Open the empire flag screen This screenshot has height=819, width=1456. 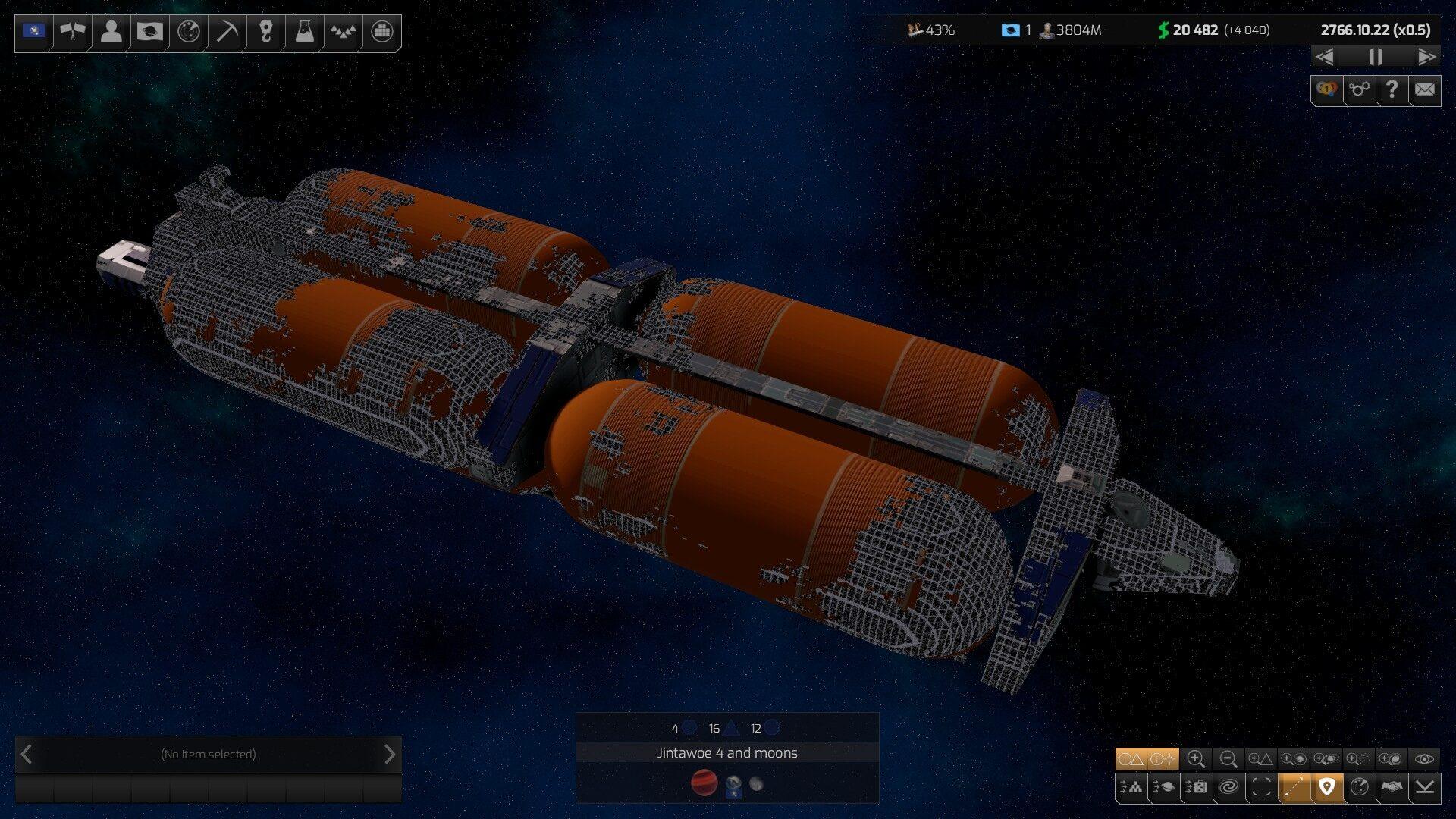[x=34, y=32]
